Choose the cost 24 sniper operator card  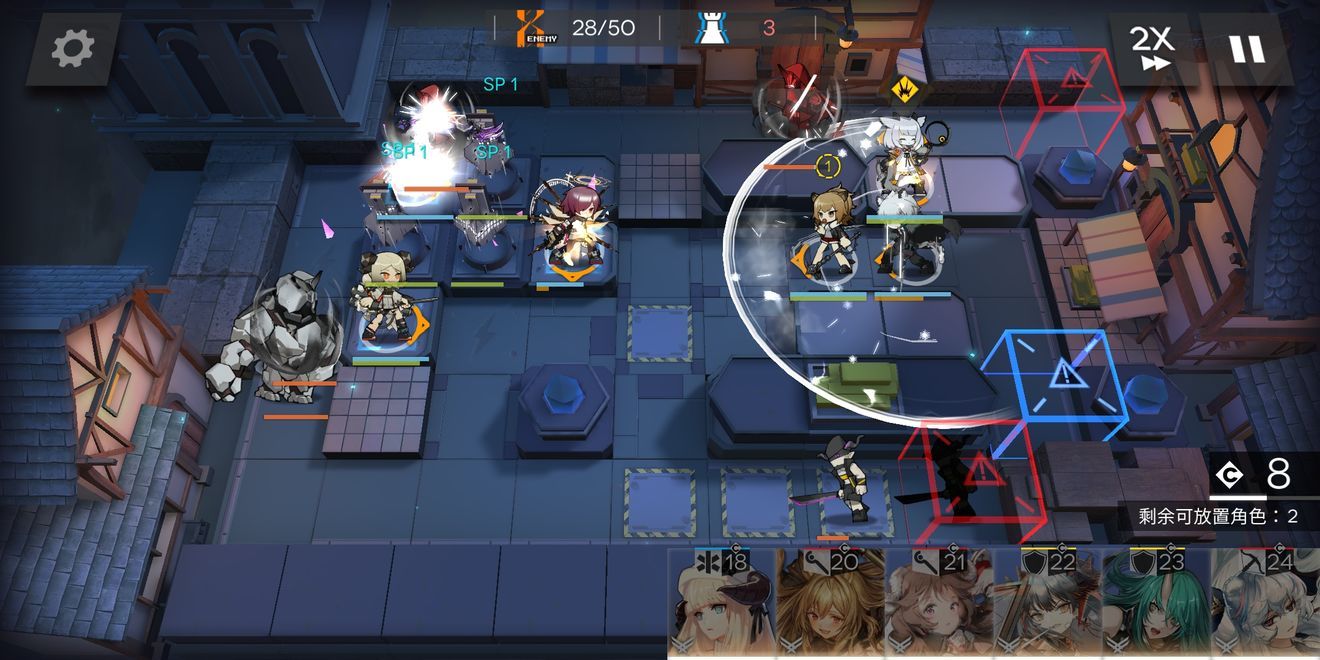(1266, 604)
